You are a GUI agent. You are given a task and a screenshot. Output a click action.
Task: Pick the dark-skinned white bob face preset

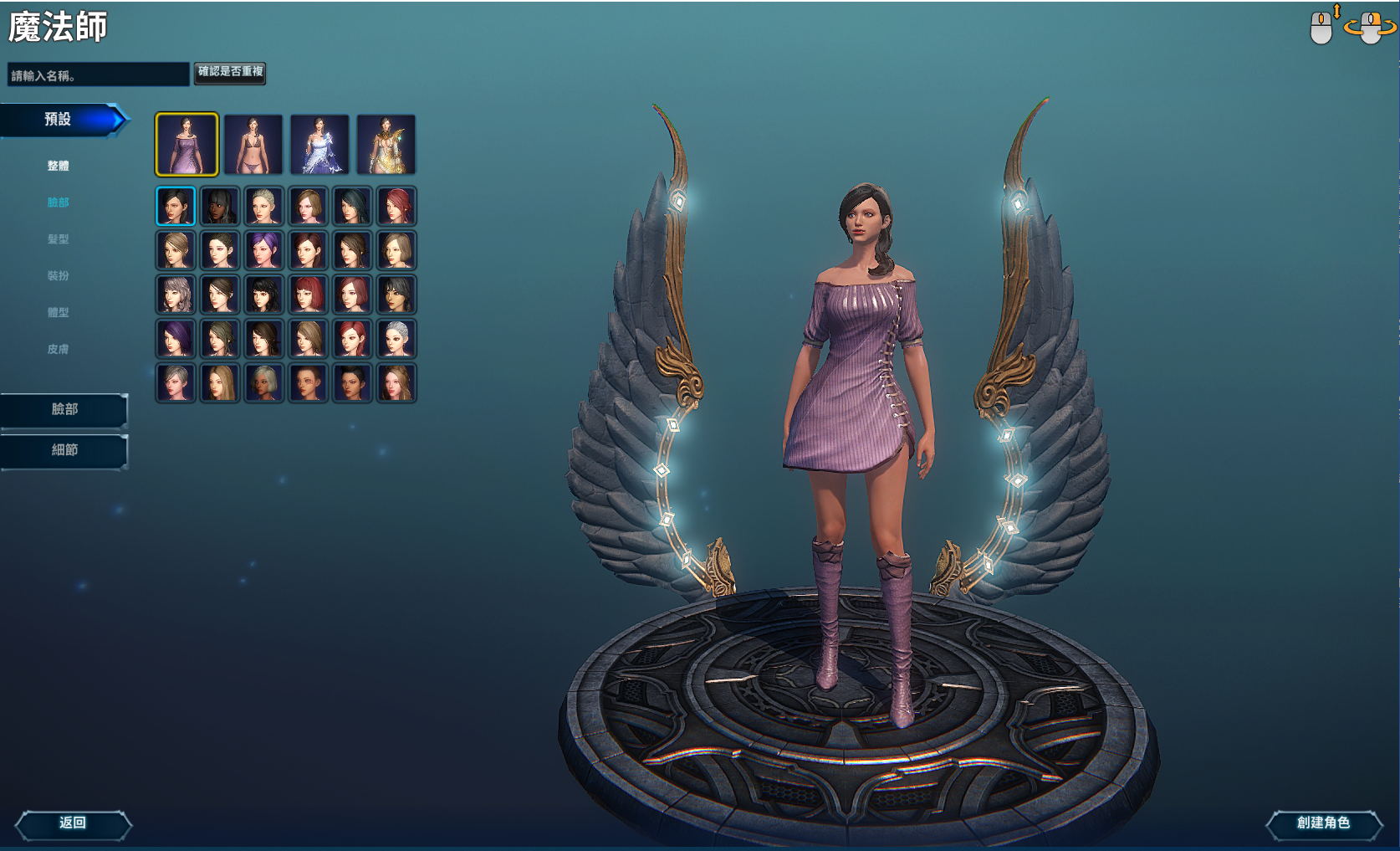pyautogui.click(x=264, y=382)
